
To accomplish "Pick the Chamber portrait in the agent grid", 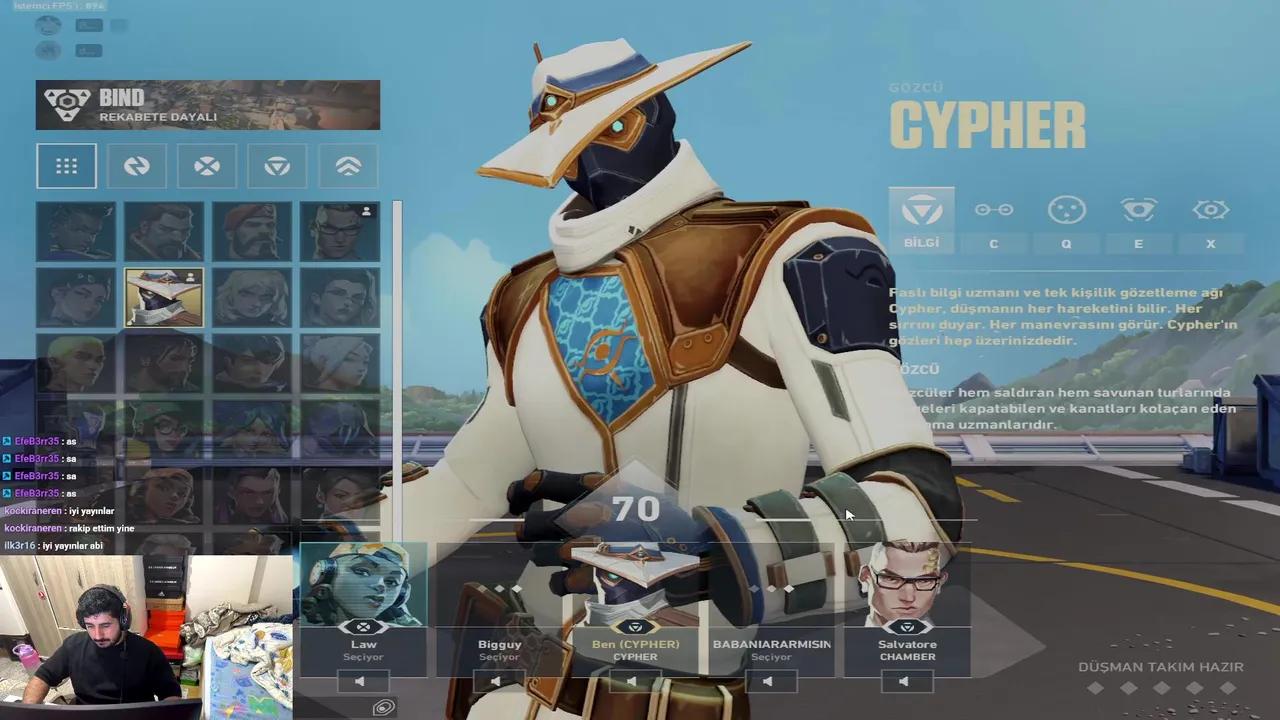I will [x=340, y=231].
